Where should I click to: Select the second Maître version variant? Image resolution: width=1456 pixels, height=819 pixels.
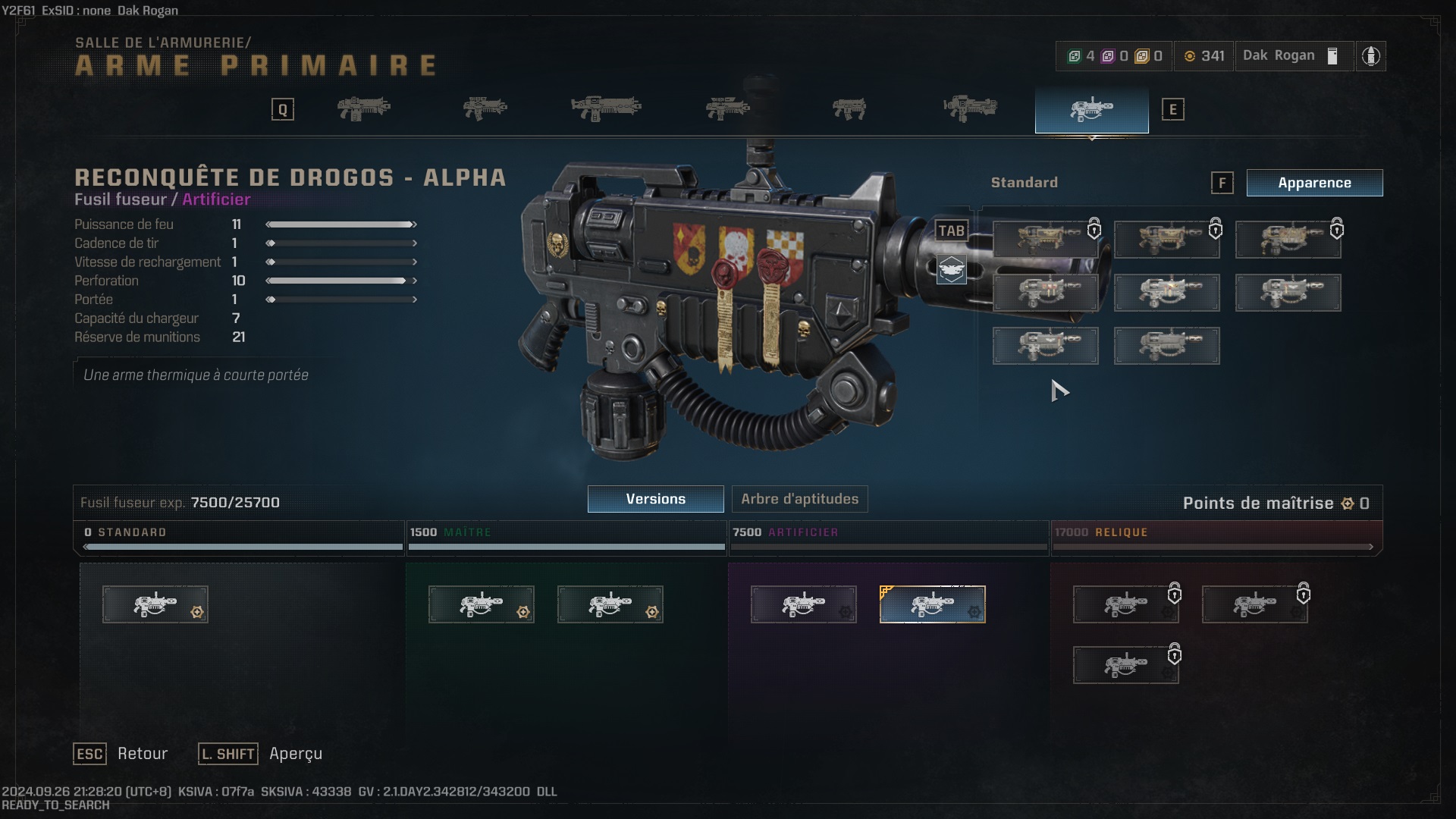pyautogui.click(x=610, y=604)
